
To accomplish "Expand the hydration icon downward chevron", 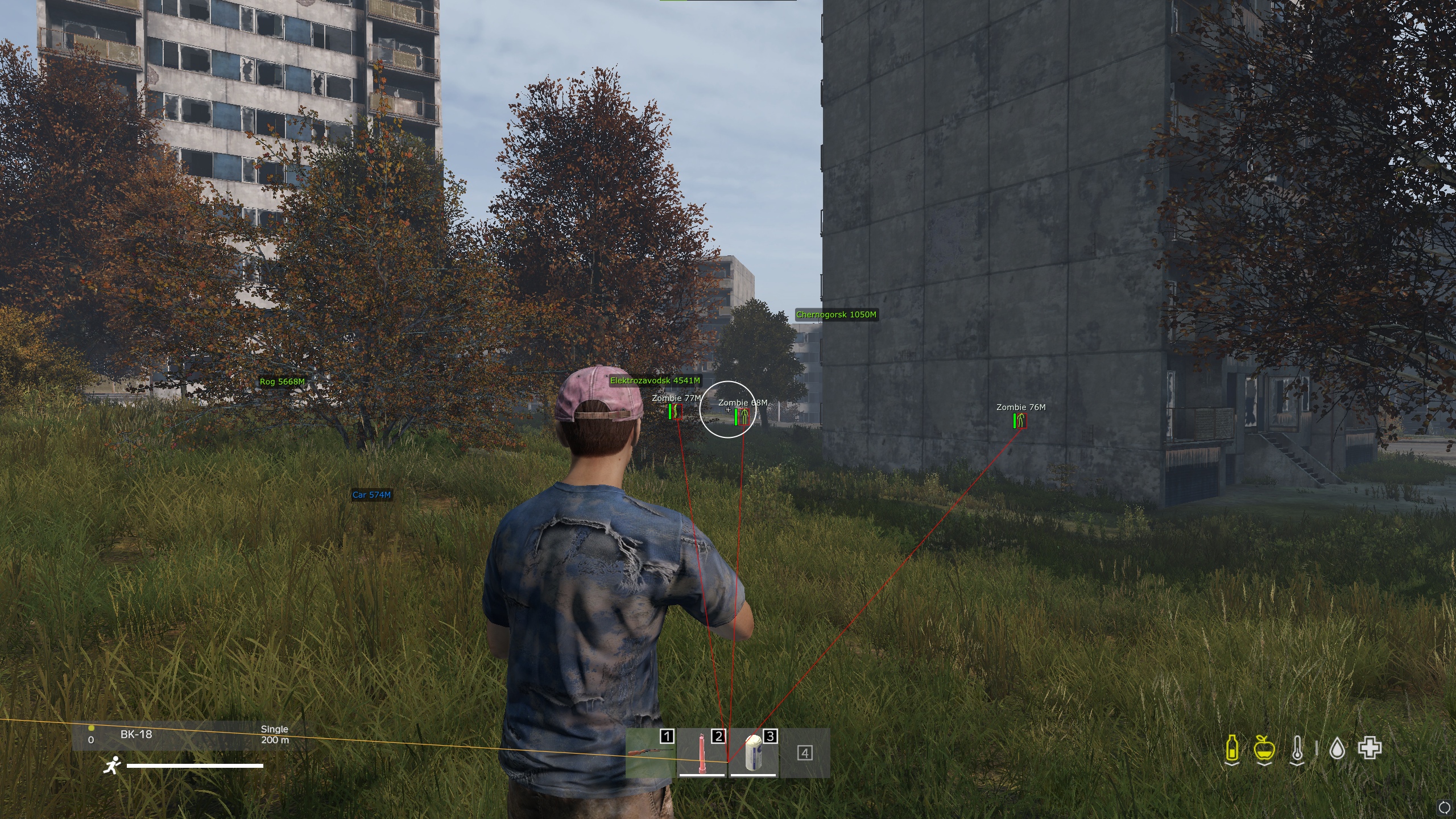I will pyautogui.click(x=1231, y=765).
